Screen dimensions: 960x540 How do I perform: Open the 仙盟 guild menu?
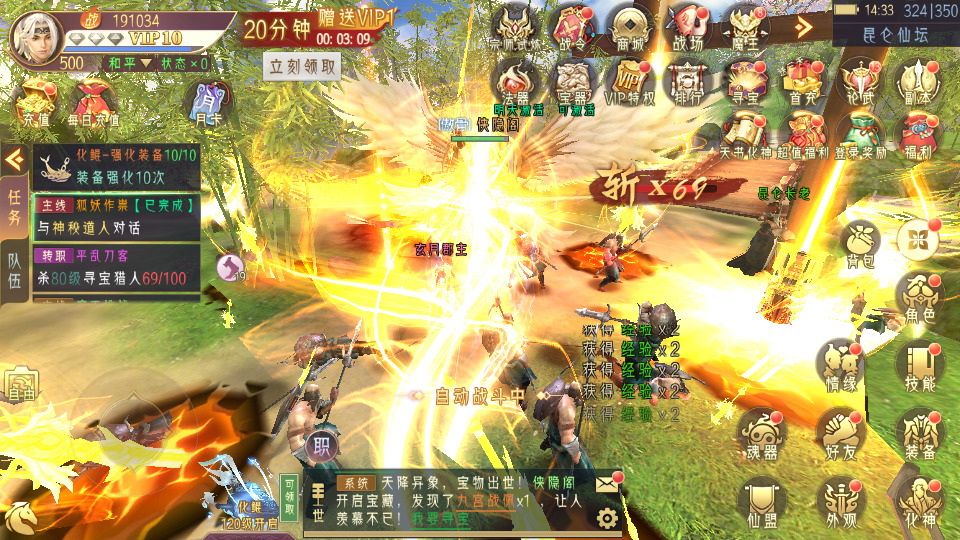click(x=760, y=500)
